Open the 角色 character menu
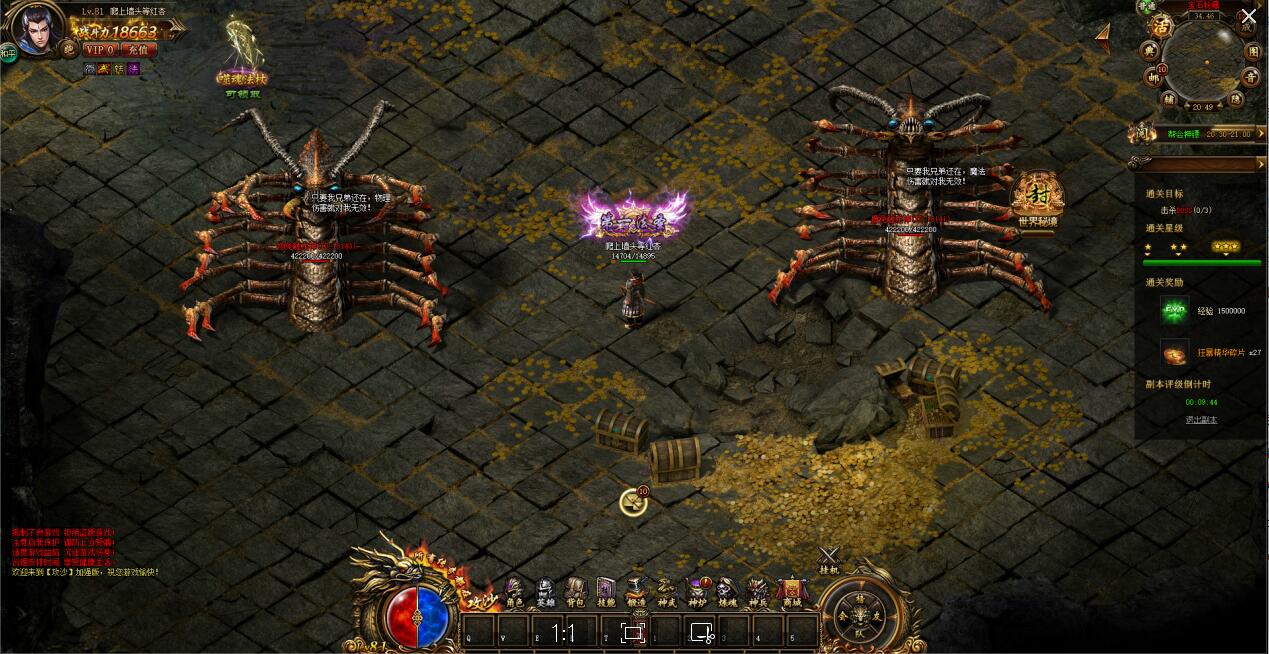The width and height of the screenshot is (1269, 654). 514,592
